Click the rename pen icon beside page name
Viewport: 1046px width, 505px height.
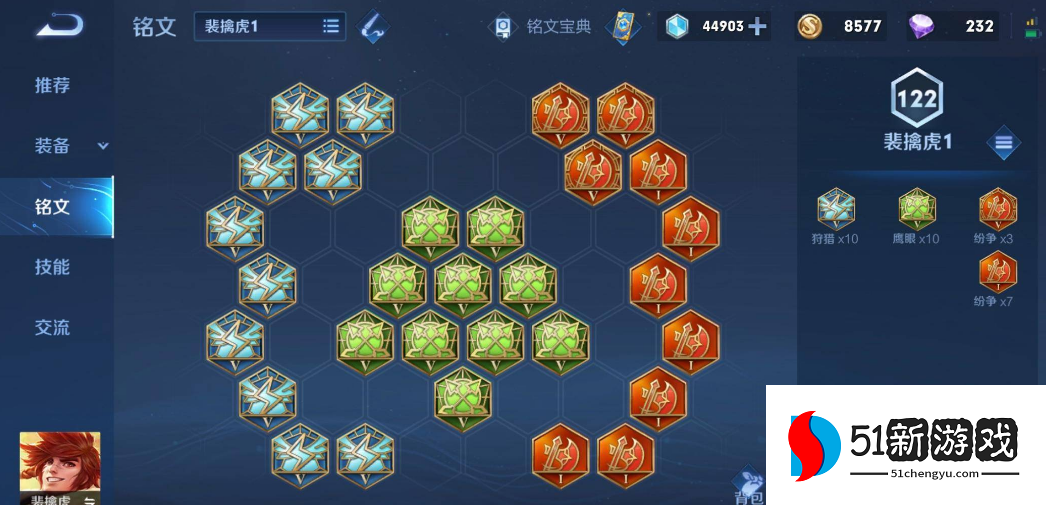375,27
